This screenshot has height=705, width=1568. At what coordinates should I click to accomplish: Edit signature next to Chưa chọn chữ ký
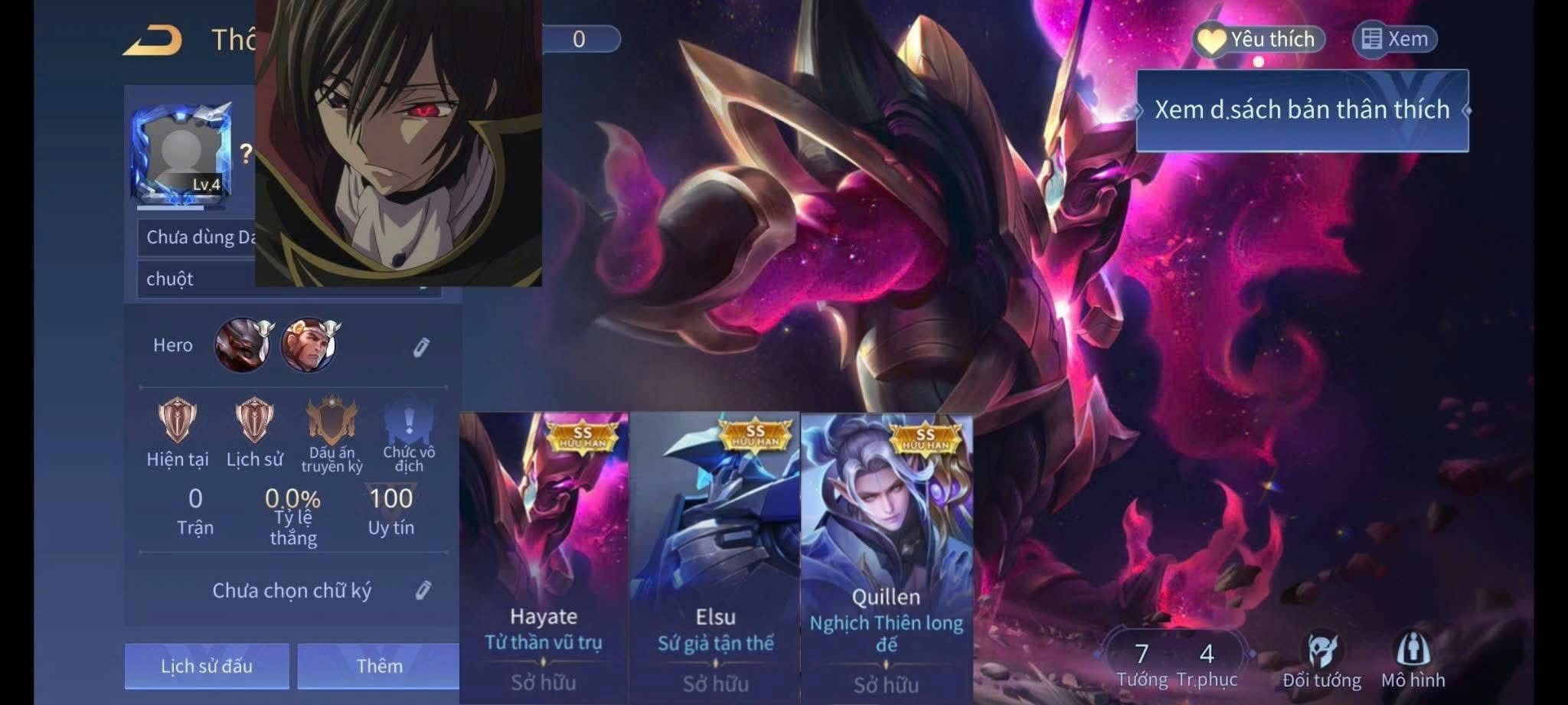pos(423,590)
